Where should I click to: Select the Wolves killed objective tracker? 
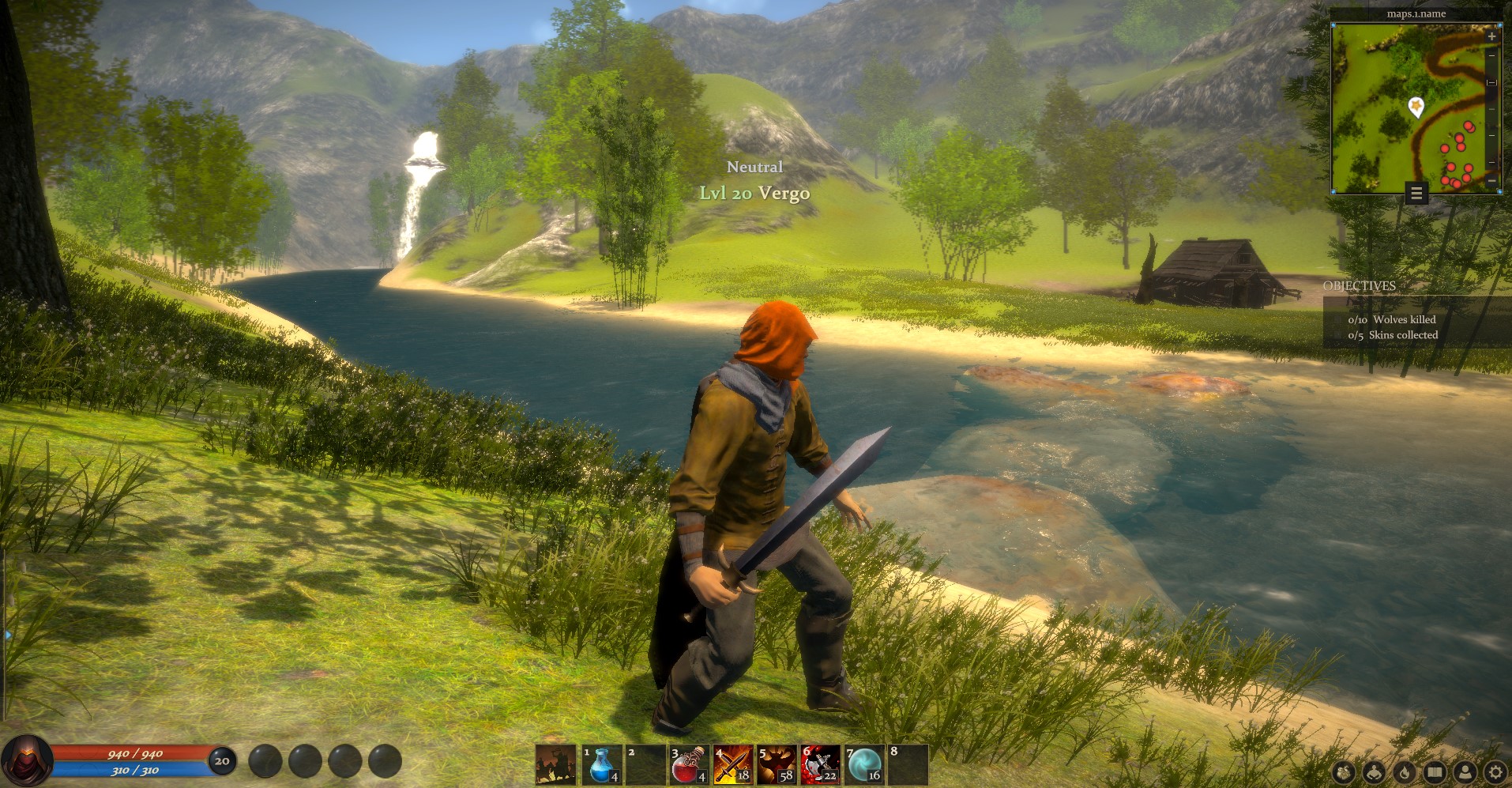click(x=1392, y=319)
